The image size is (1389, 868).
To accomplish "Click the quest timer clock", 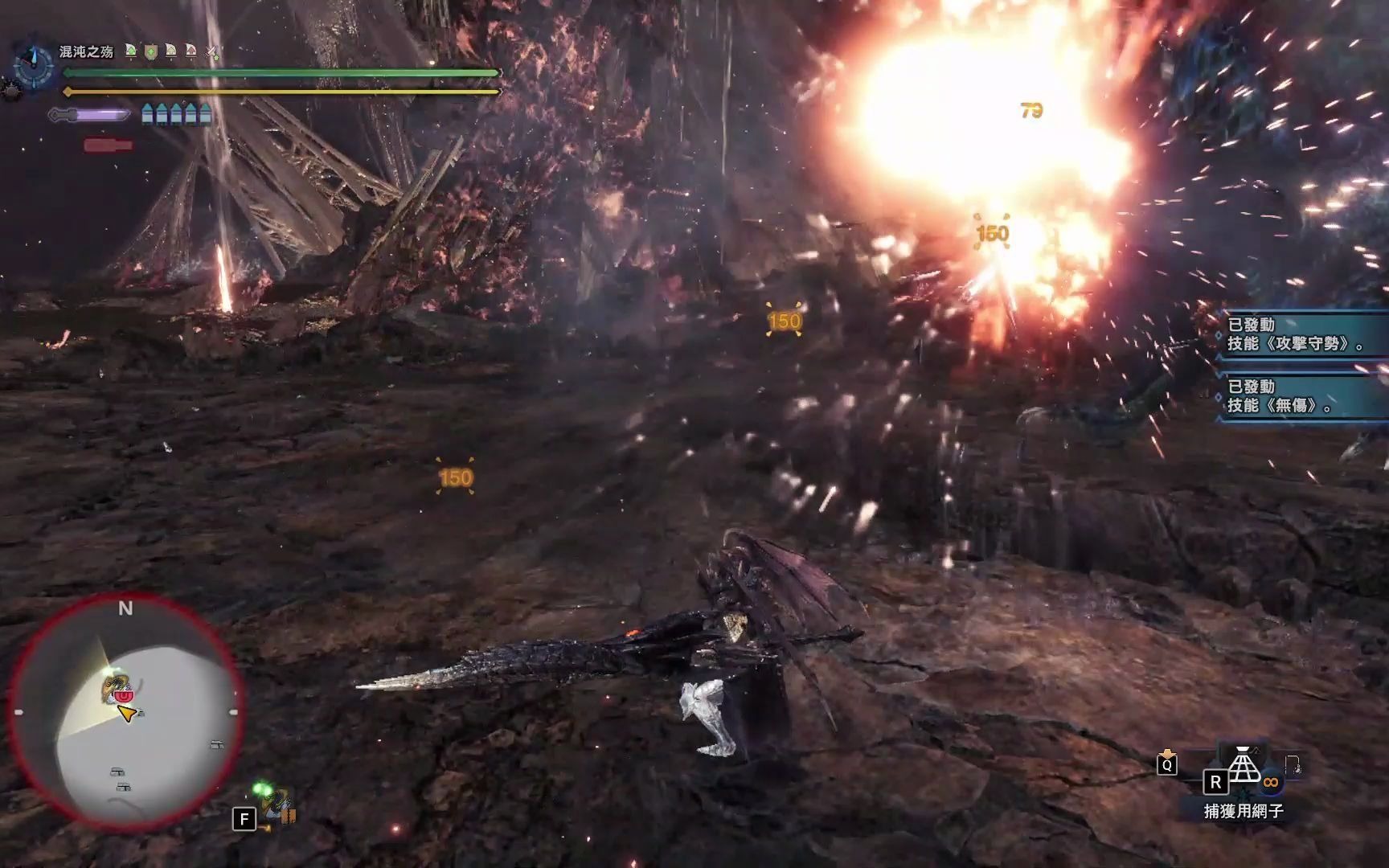I will pos(34,63).
